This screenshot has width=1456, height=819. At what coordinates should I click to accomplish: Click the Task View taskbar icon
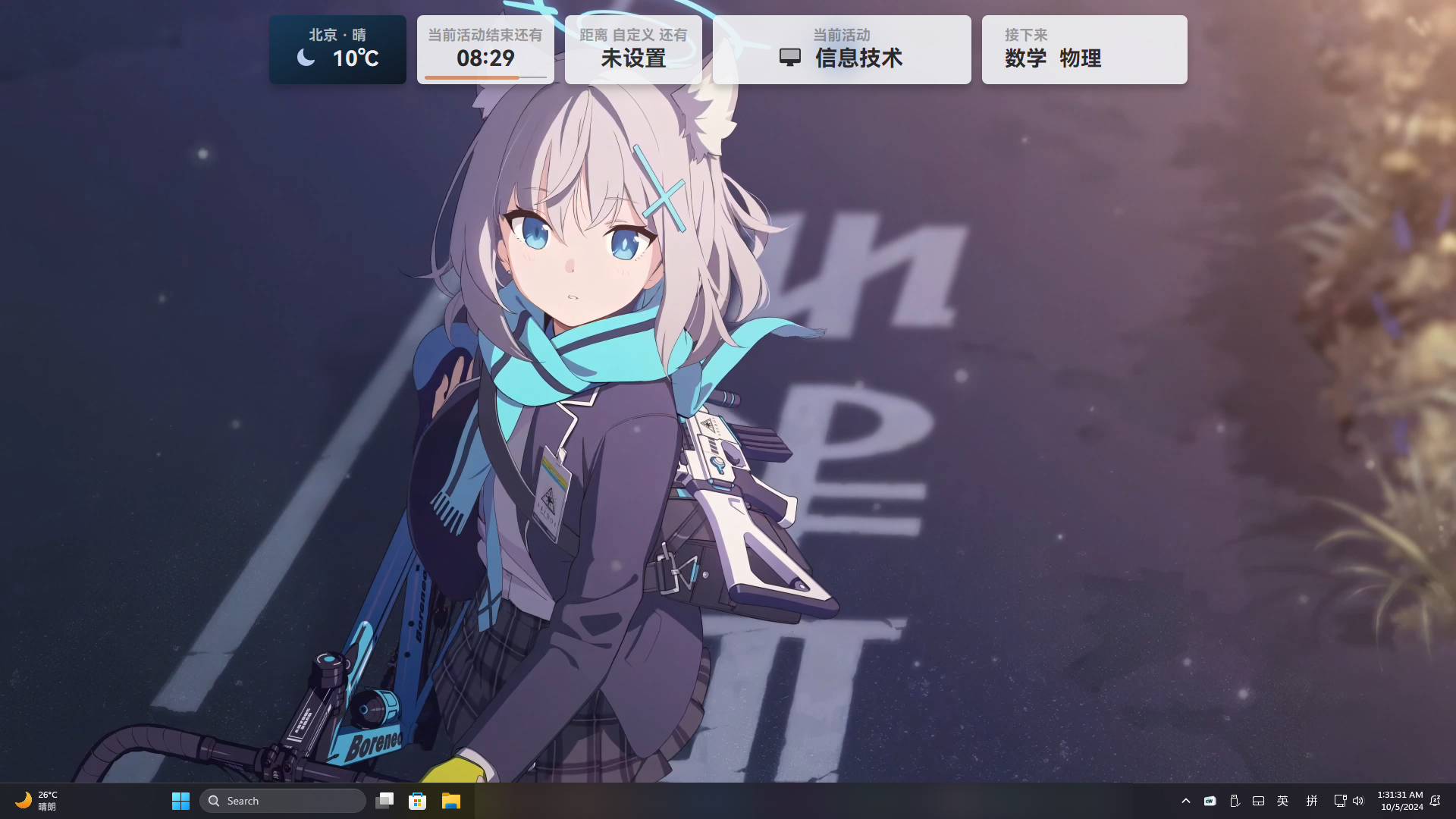point(384,800)
